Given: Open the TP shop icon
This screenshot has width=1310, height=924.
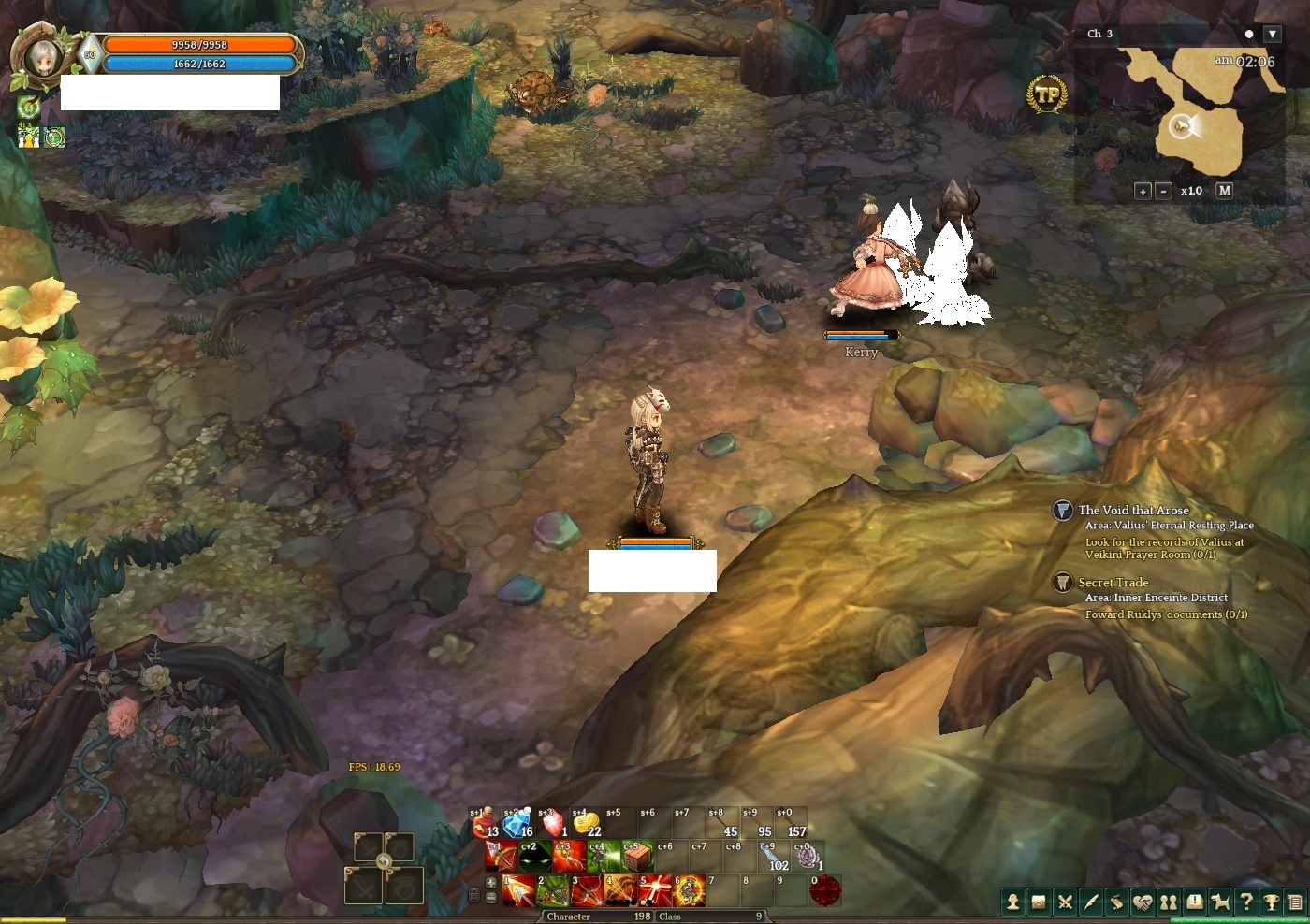Looking at the screenshot, I should point(1047,94).
